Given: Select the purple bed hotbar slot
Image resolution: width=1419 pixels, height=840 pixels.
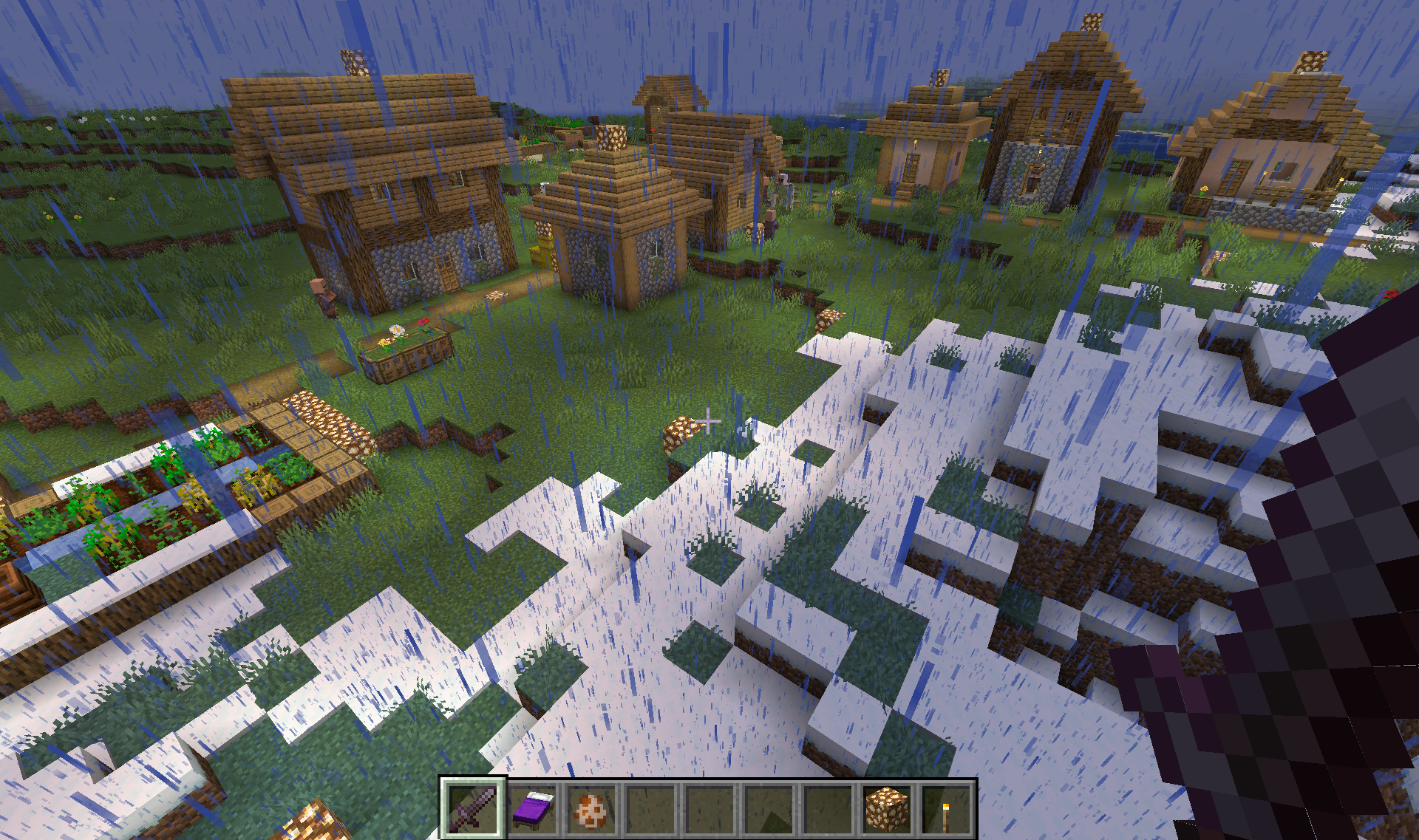Looking at the screenshot, I should pyautogui.click(x=532, y=808).
